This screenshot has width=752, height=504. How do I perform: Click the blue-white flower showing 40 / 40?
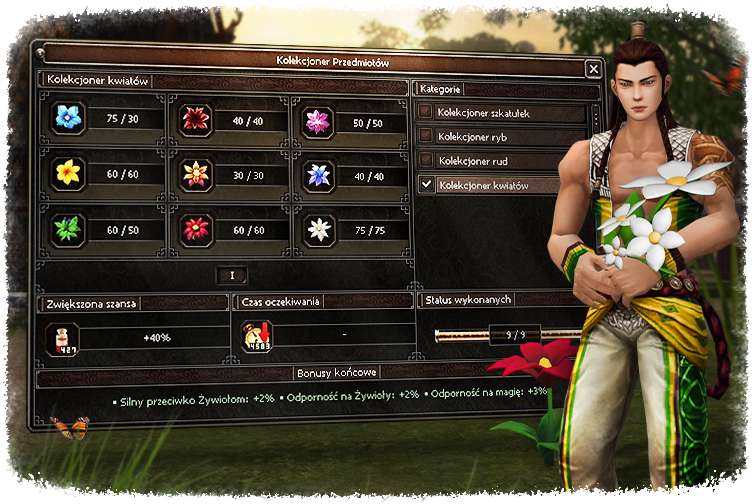(x=318, y=175)
